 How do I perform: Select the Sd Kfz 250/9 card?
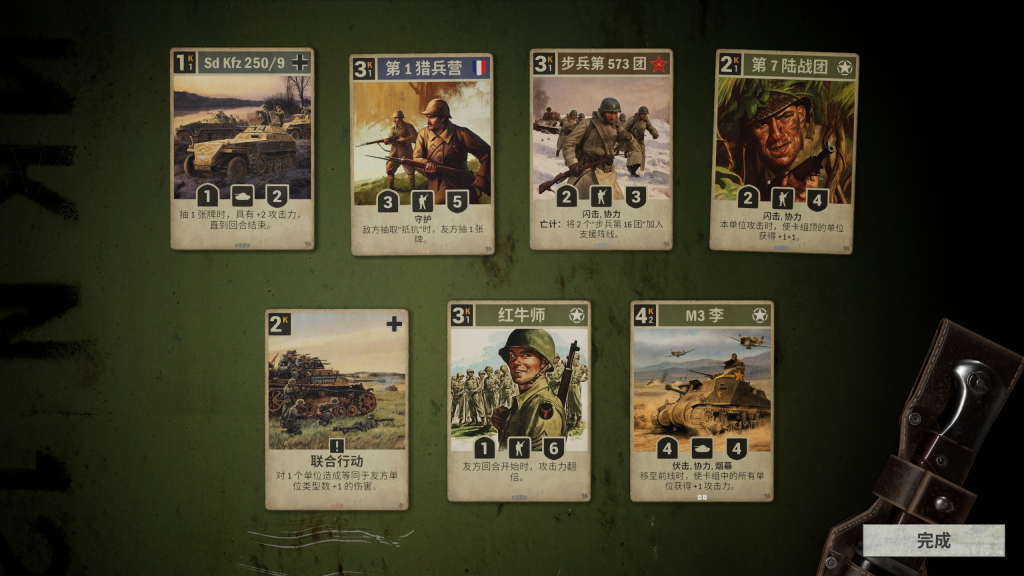(242, 148)
